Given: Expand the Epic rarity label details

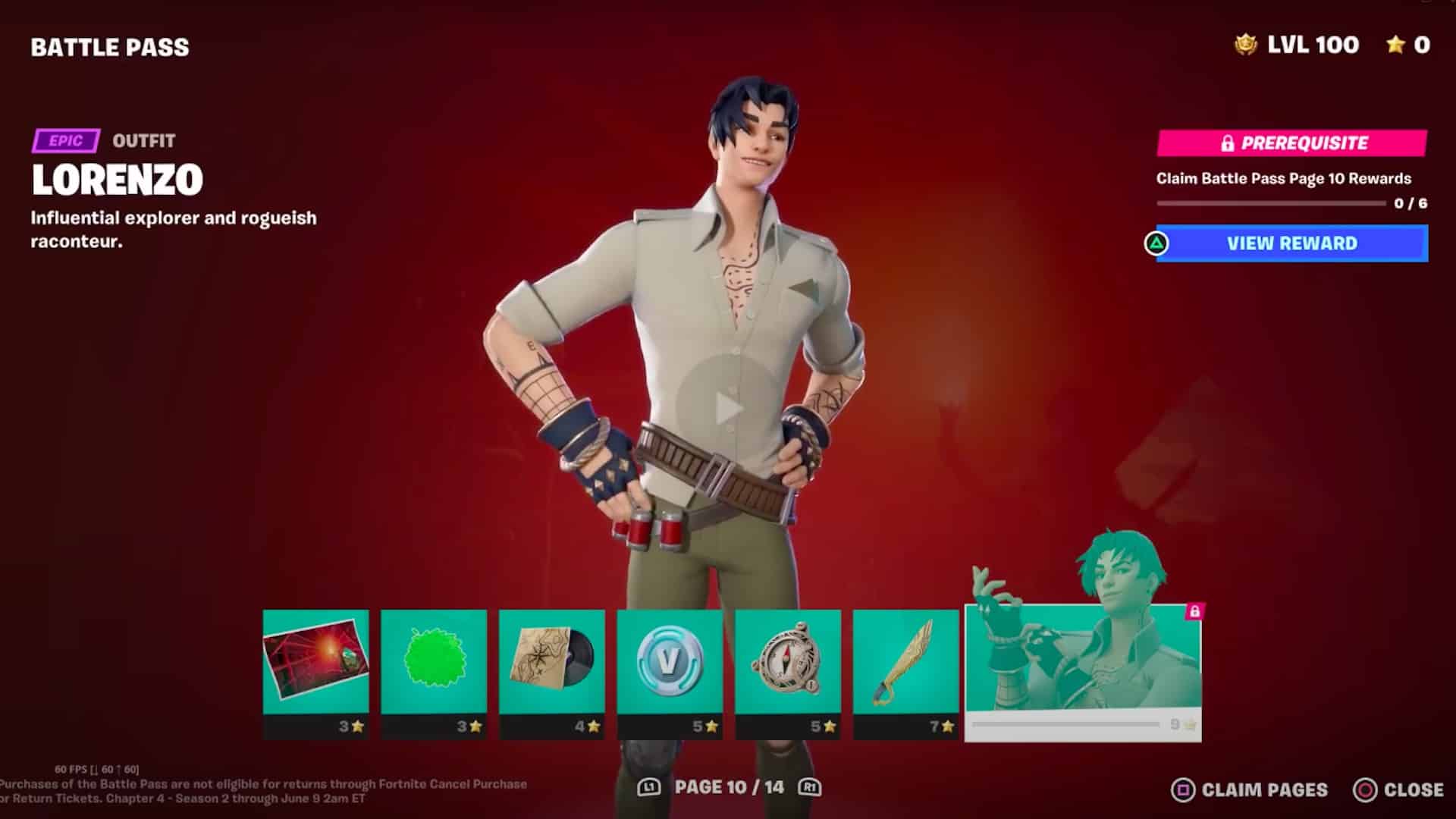Looking at the screenshot, I should click(65, 140).
